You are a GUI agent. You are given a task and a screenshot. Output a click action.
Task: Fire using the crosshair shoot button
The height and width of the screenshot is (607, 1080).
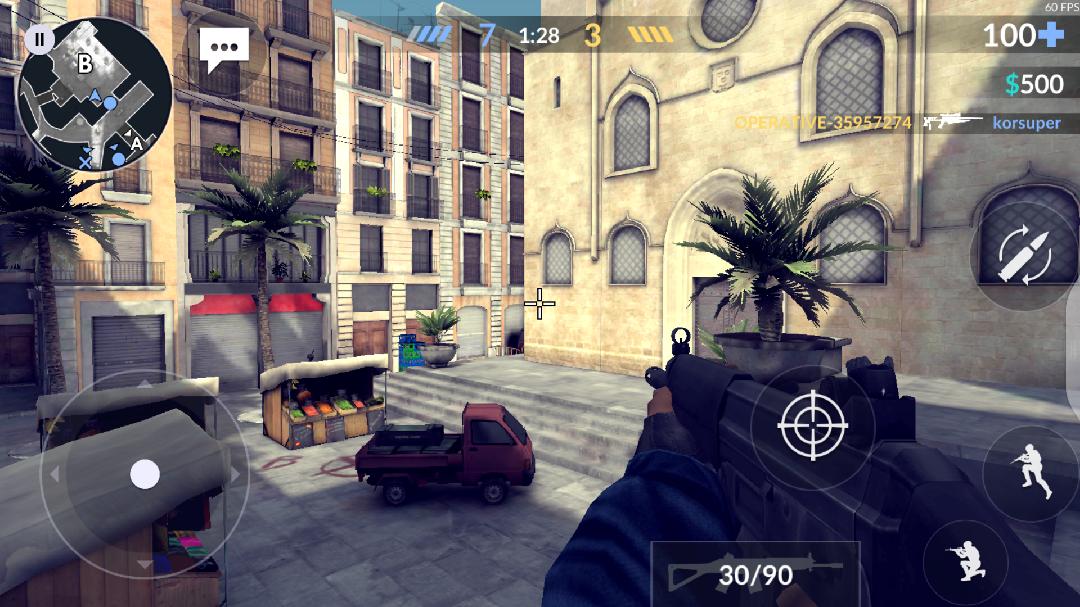812,427
